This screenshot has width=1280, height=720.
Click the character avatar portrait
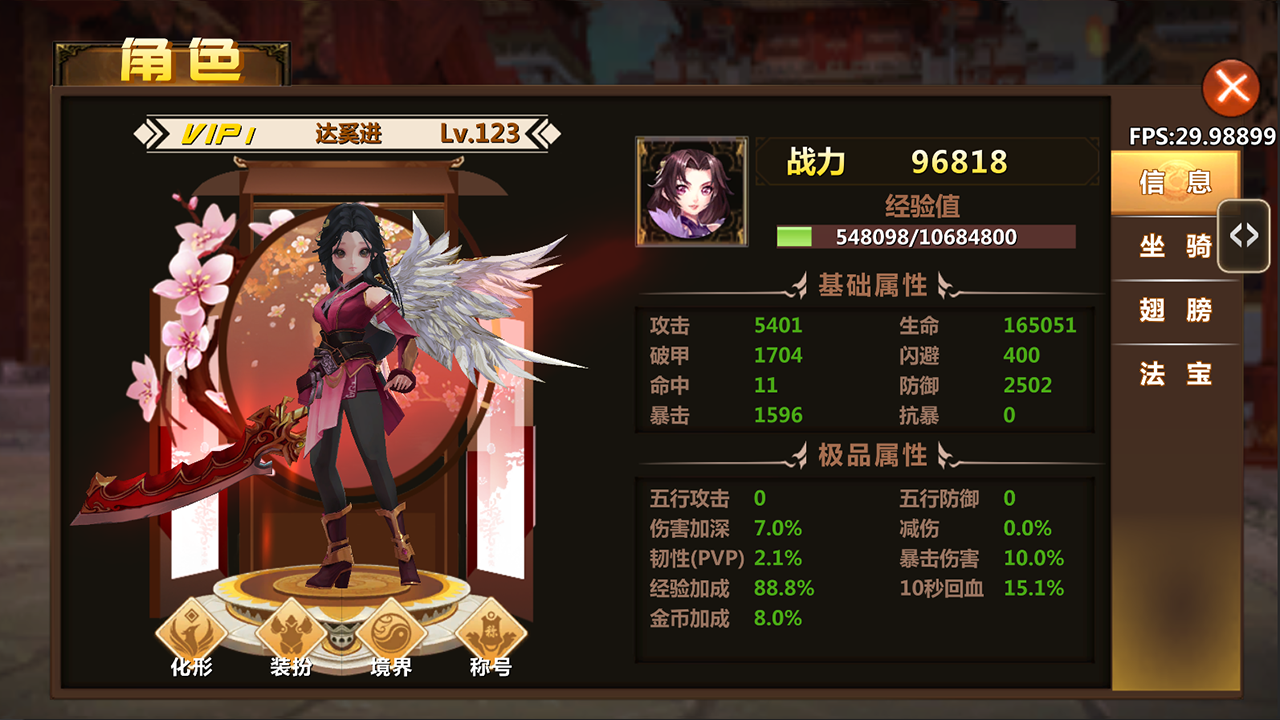click(x=690, y=191)
